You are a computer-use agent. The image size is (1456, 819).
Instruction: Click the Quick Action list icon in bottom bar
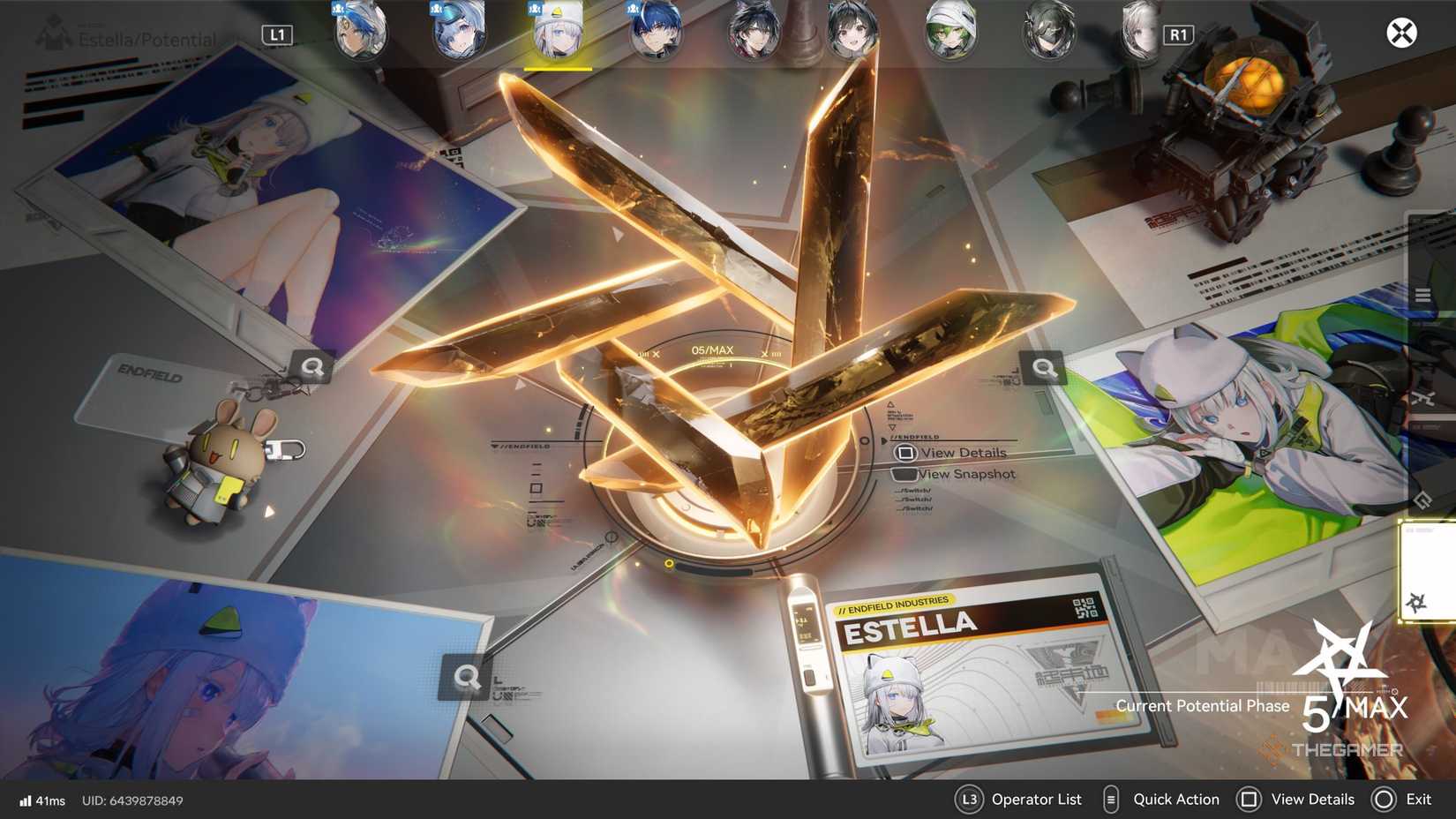tap(1110, 800)
